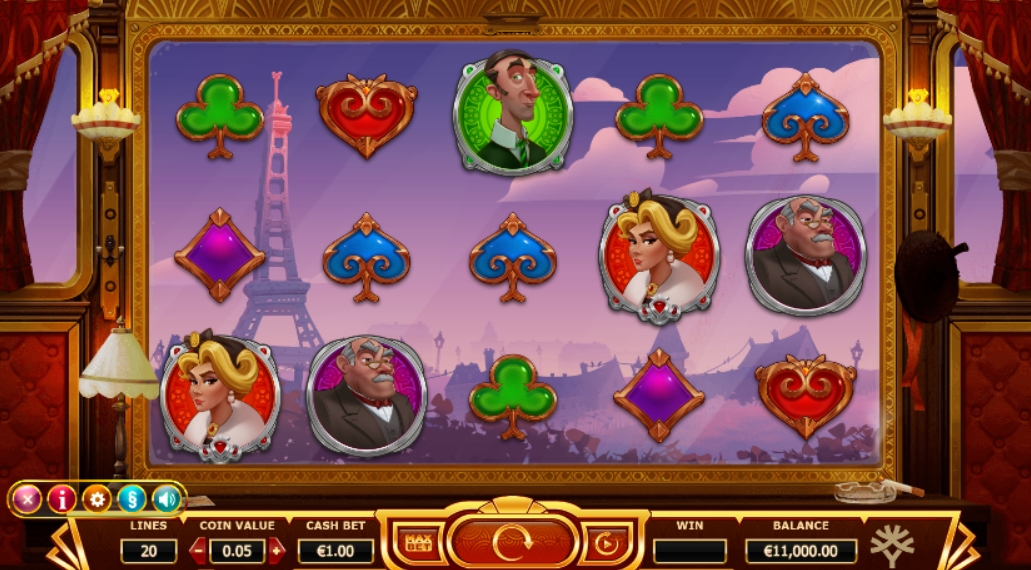The width and height of the screenshot is (1031, 570).
Task: Show the game rules section icon
Action: click(x=132, y=498)
